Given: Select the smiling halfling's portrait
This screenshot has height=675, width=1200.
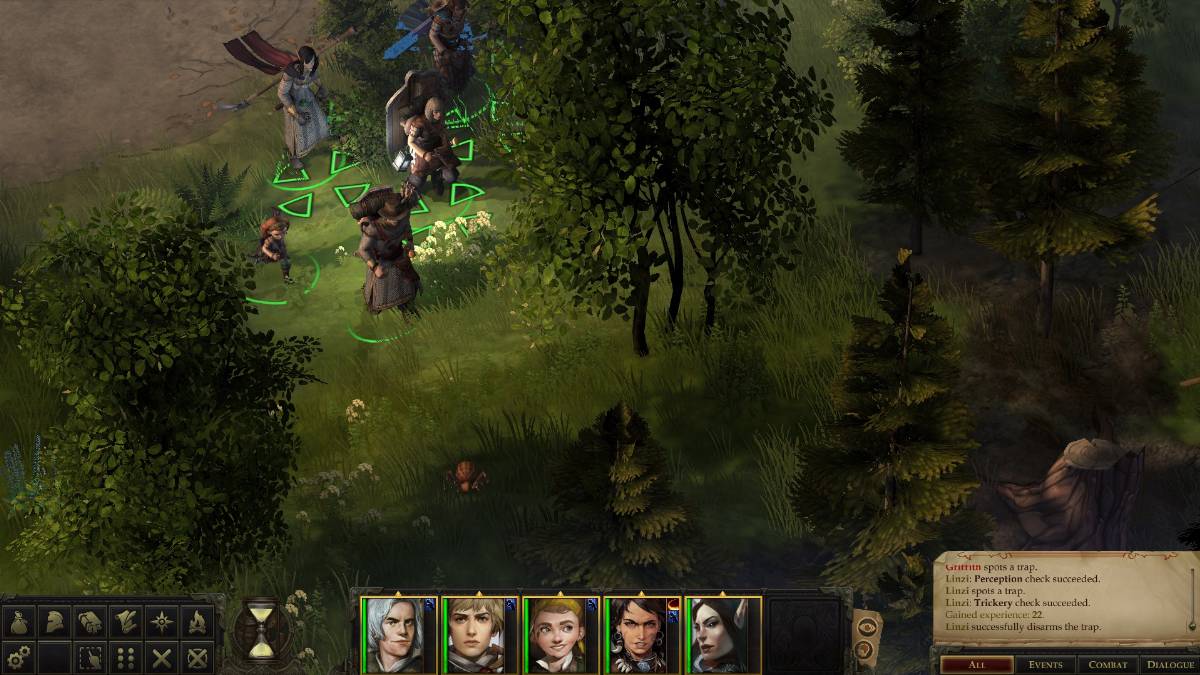Looking at the screenshot, I should click(552, 635).
